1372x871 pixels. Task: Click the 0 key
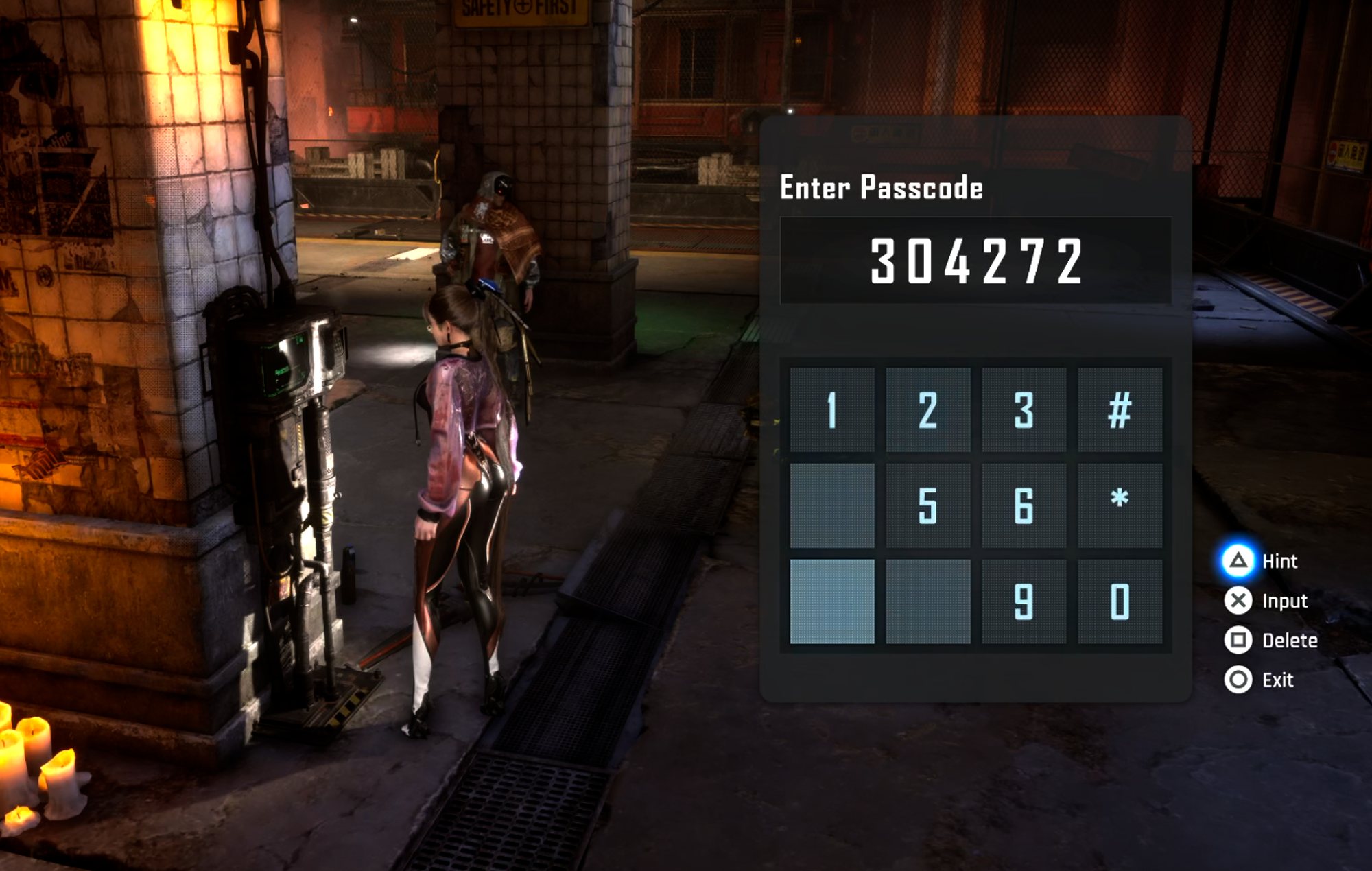1120,601
